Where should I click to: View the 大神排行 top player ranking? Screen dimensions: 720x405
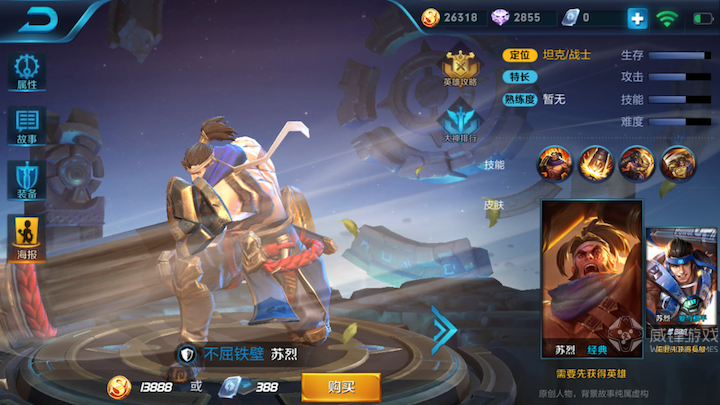(x=460, y=120)
